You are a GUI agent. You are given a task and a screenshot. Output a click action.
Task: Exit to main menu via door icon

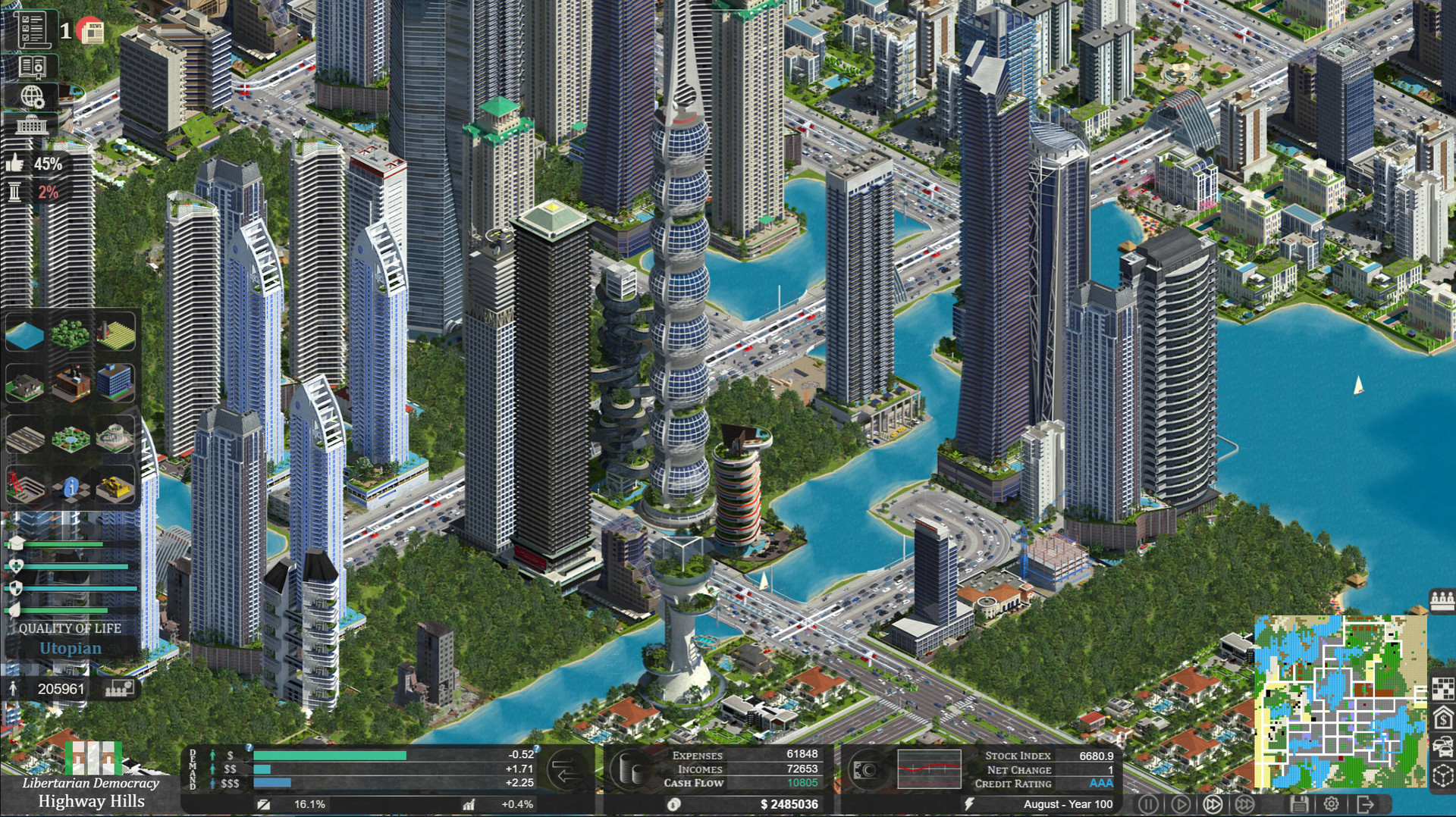(x=1366, y=804)
